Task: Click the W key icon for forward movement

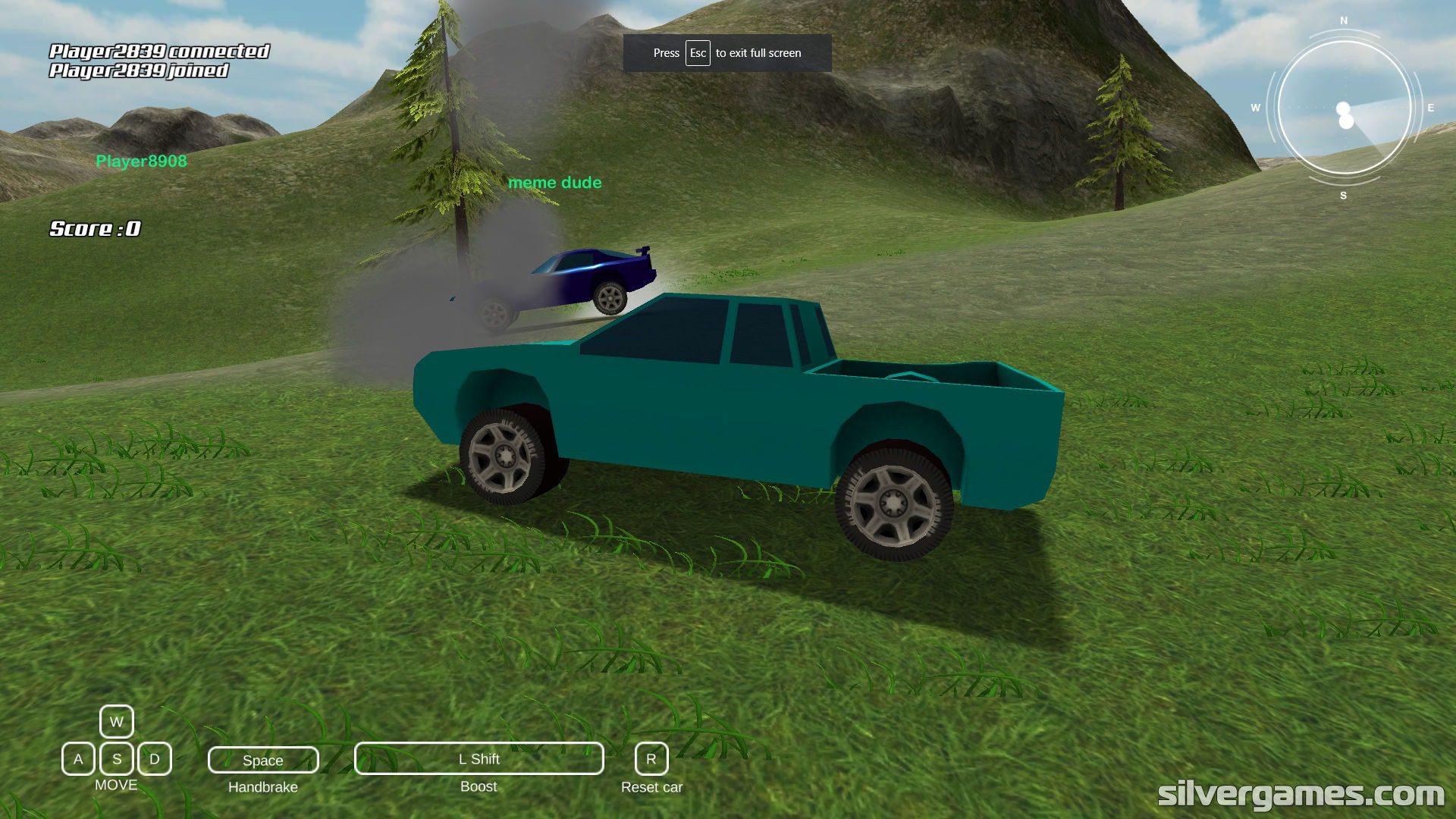Action: 115,721
